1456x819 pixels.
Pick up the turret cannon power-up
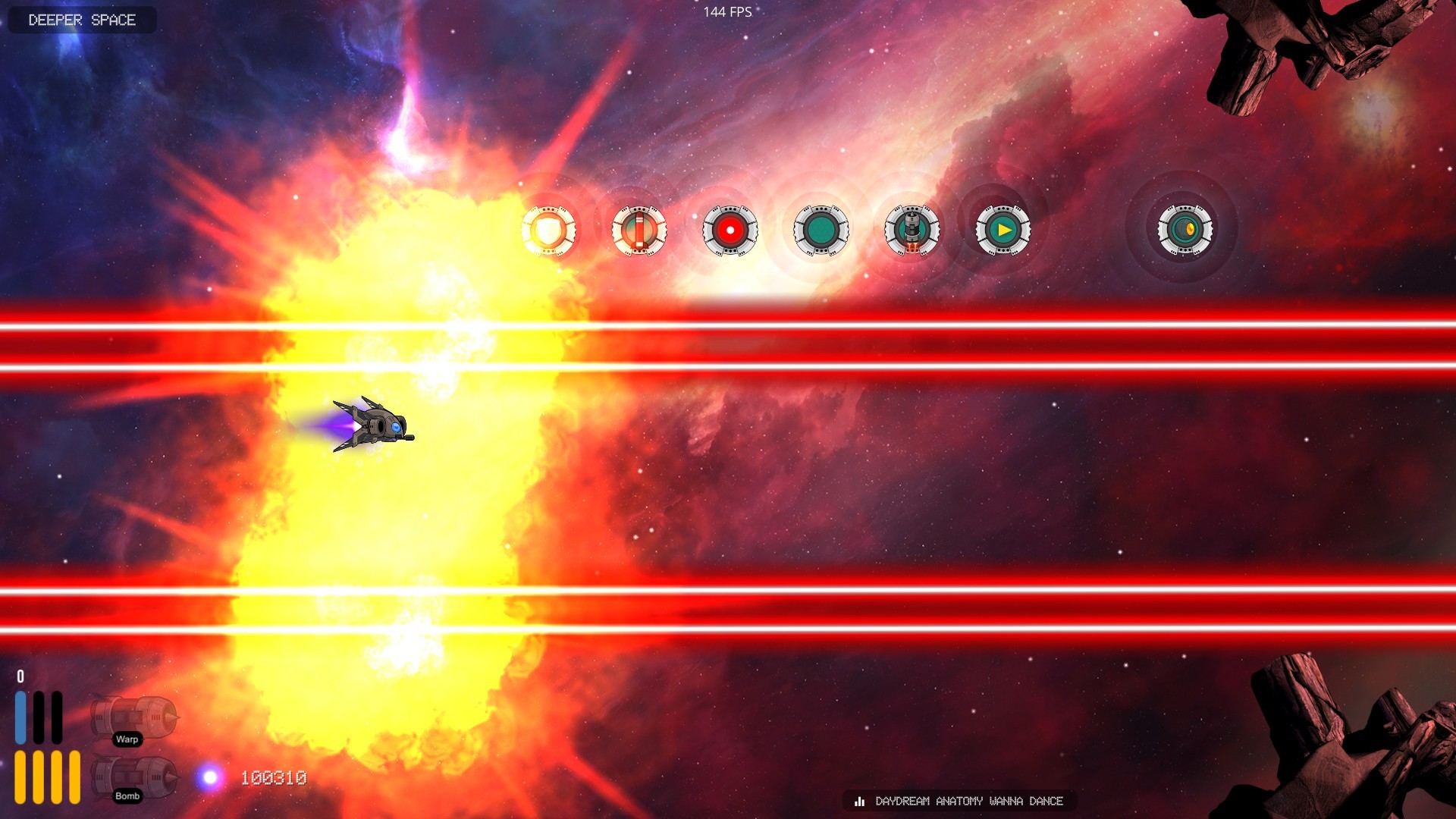click(x=912, y=230)
